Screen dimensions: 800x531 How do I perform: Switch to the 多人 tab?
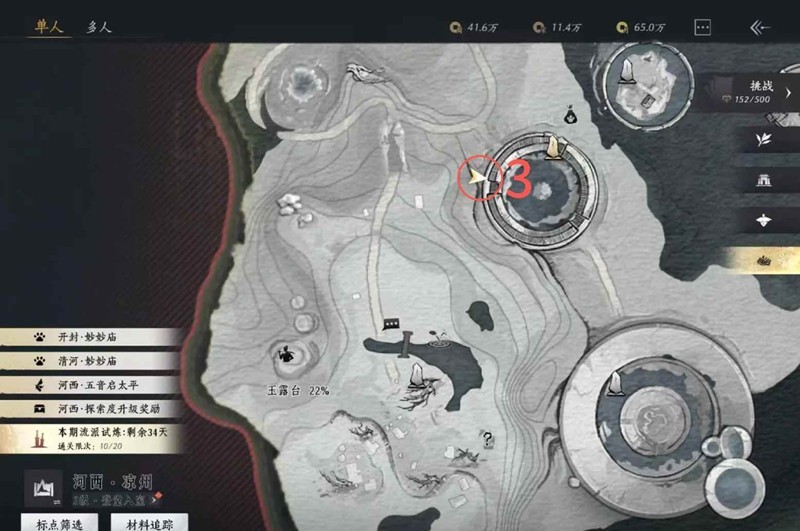[99, 27]
